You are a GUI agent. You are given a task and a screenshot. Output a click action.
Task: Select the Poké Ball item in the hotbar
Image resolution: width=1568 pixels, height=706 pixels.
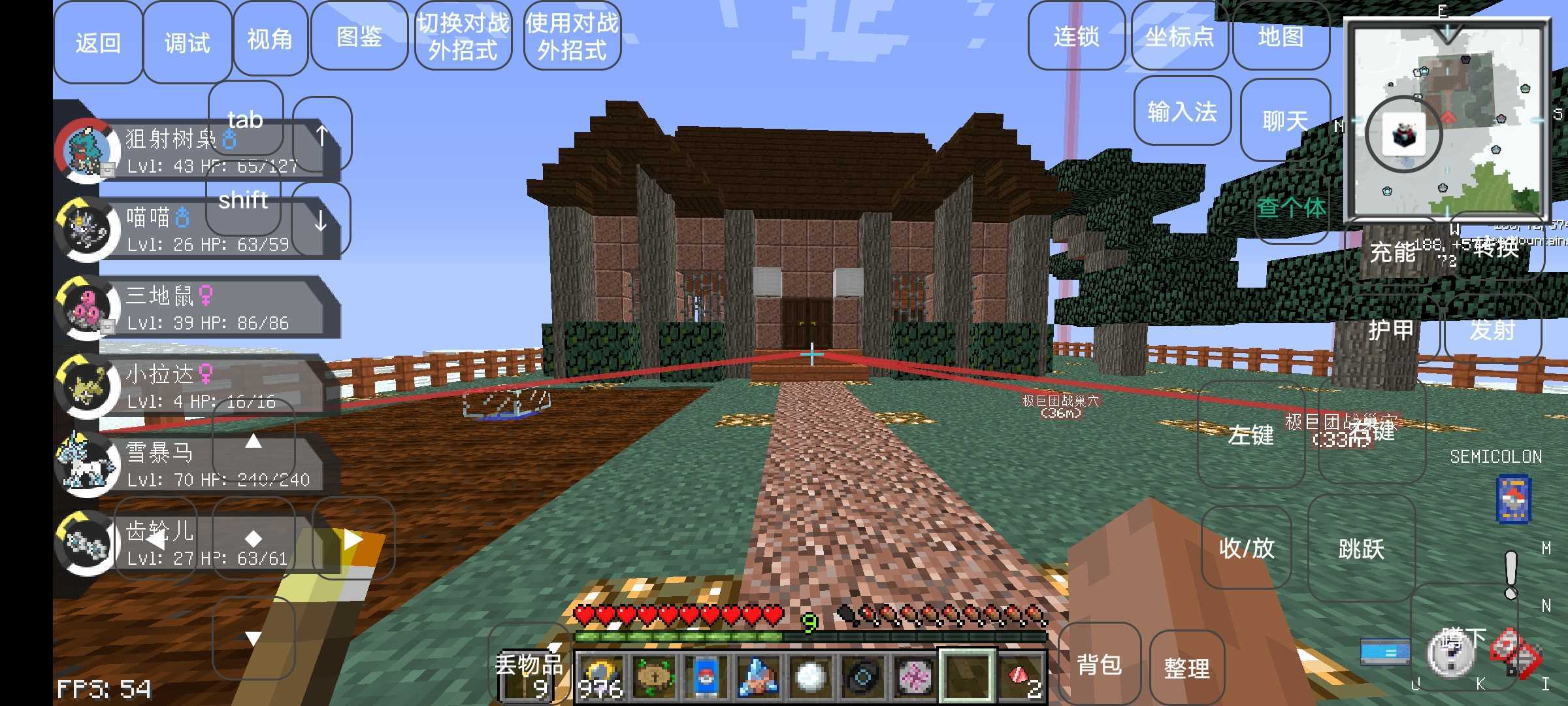pos(708,673)
